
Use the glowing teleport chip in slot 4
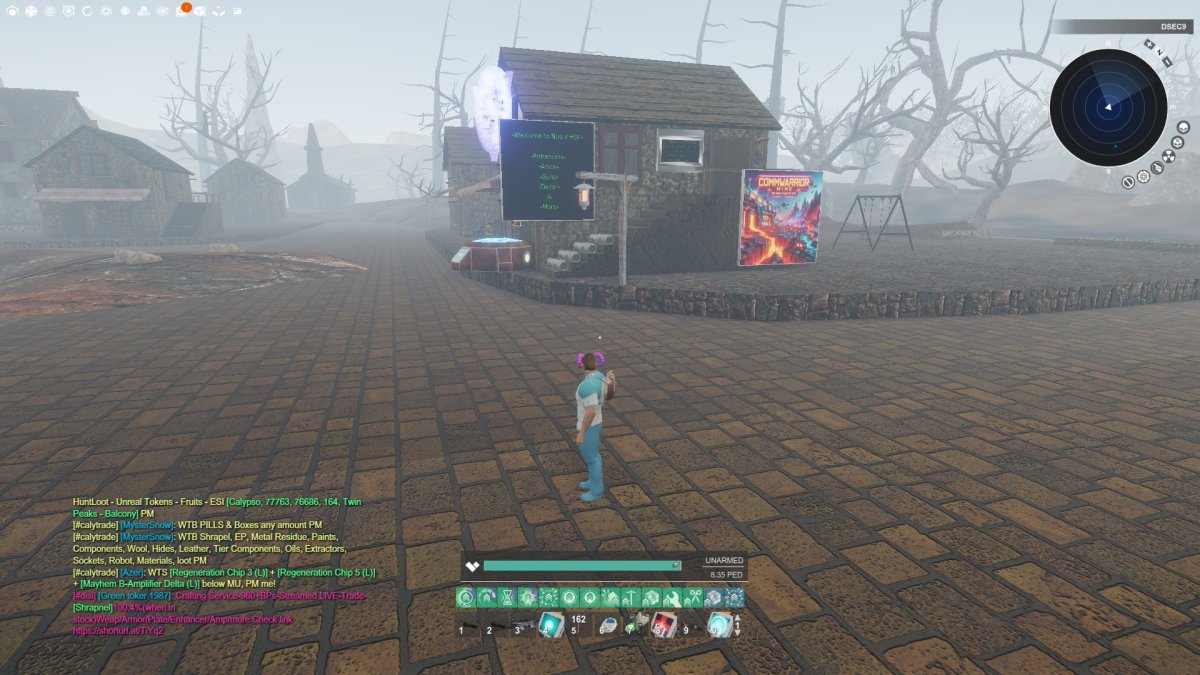(x=551, y=625)
